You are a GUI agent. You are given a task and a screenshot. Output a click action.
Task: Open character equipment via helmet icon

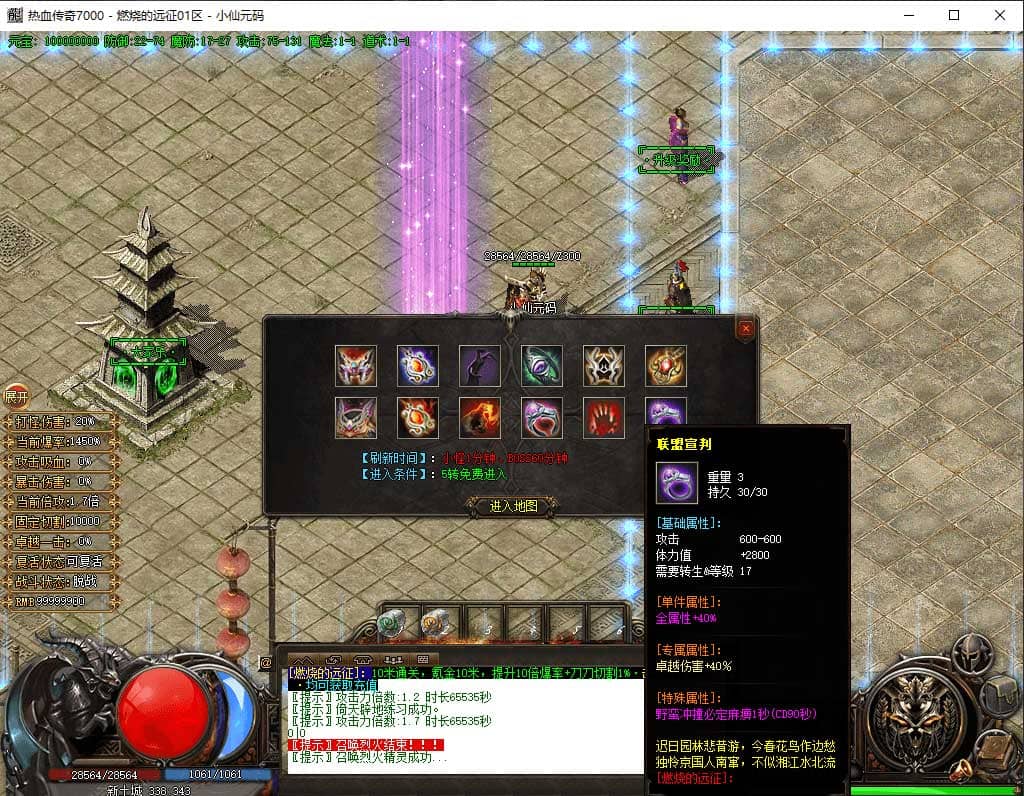(970, 655)
